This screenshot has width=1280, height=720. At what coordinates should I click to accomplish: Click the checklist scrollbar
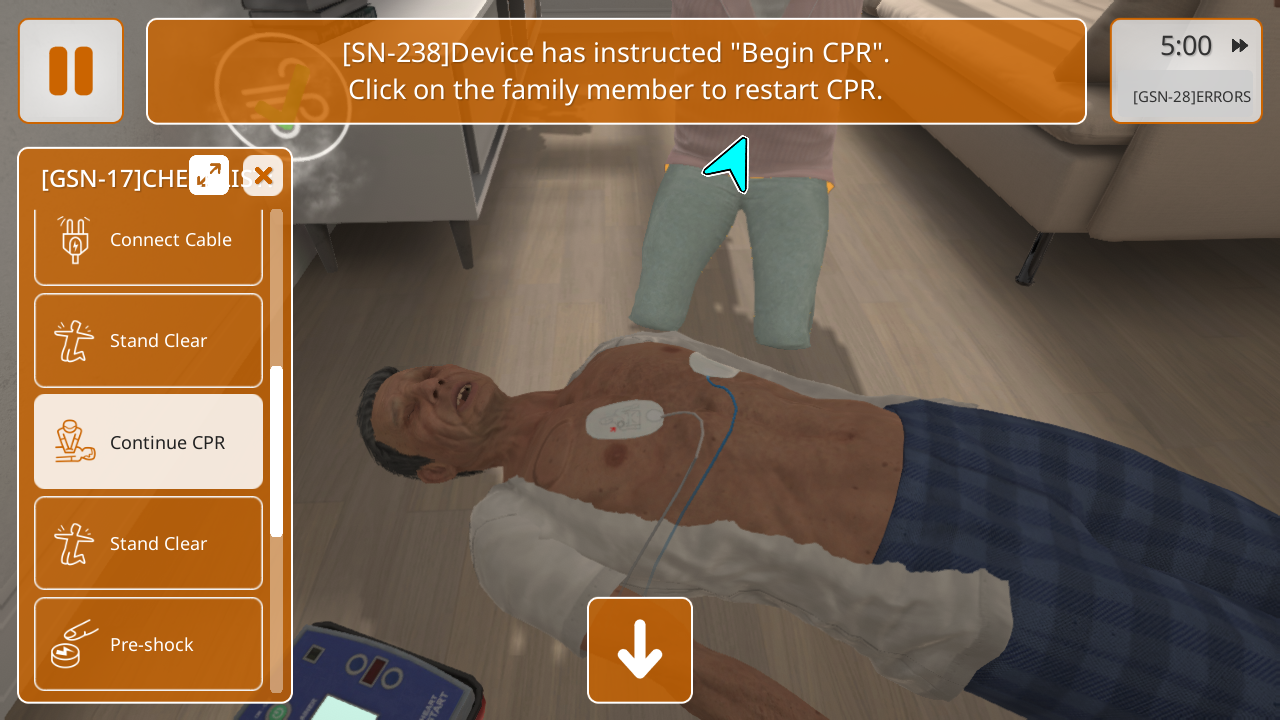pyautogui.click(x=276, y=450)
